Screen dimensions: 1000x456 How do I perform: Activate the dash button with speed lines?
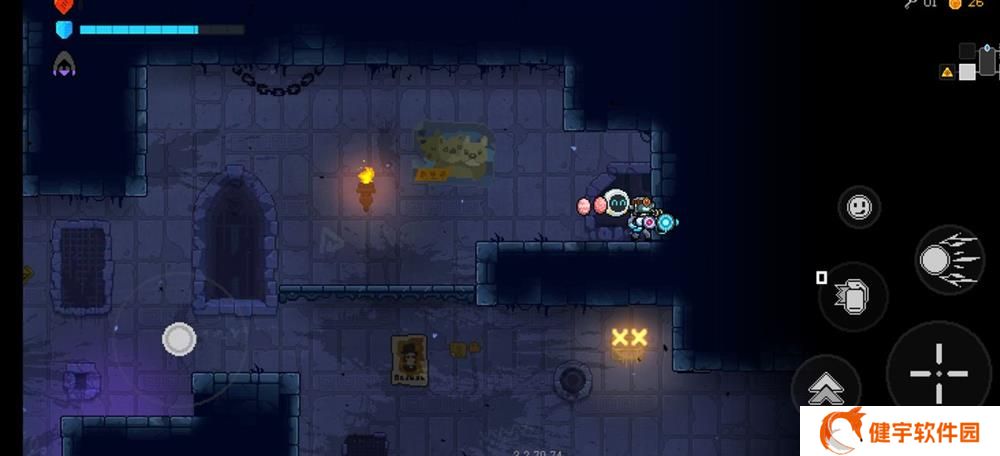[947, 260]
